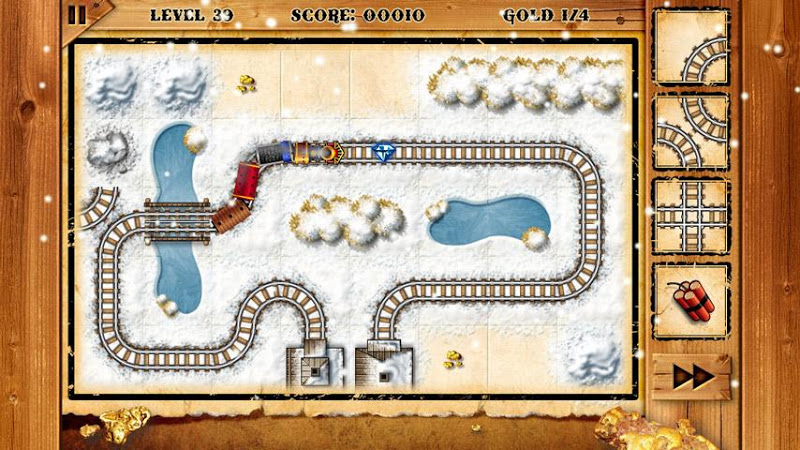Pause the game
The image size is (800, 450).
tap(78, 14)
